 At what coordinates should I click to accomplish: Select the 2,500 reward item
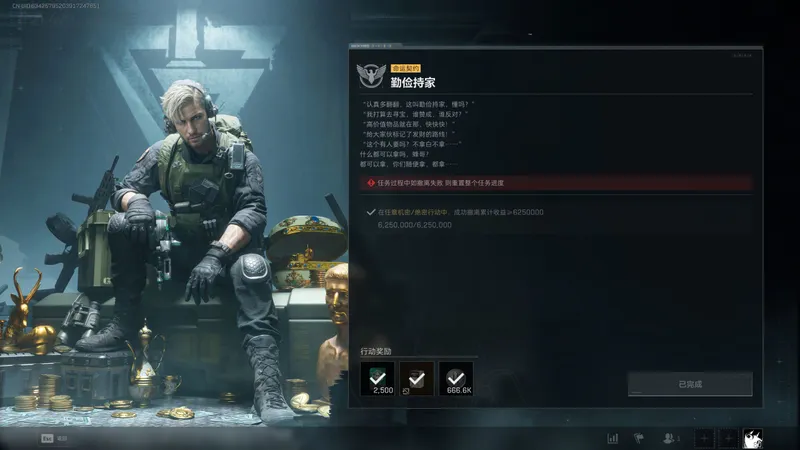pos(377,377)
